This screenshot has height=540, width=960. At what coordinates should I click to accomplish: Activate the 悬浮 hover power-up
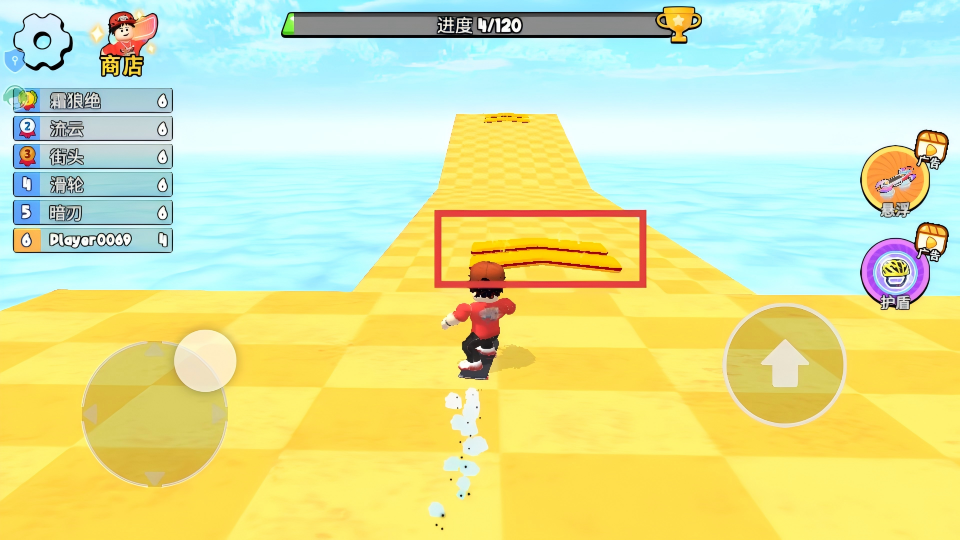(894, 181)
